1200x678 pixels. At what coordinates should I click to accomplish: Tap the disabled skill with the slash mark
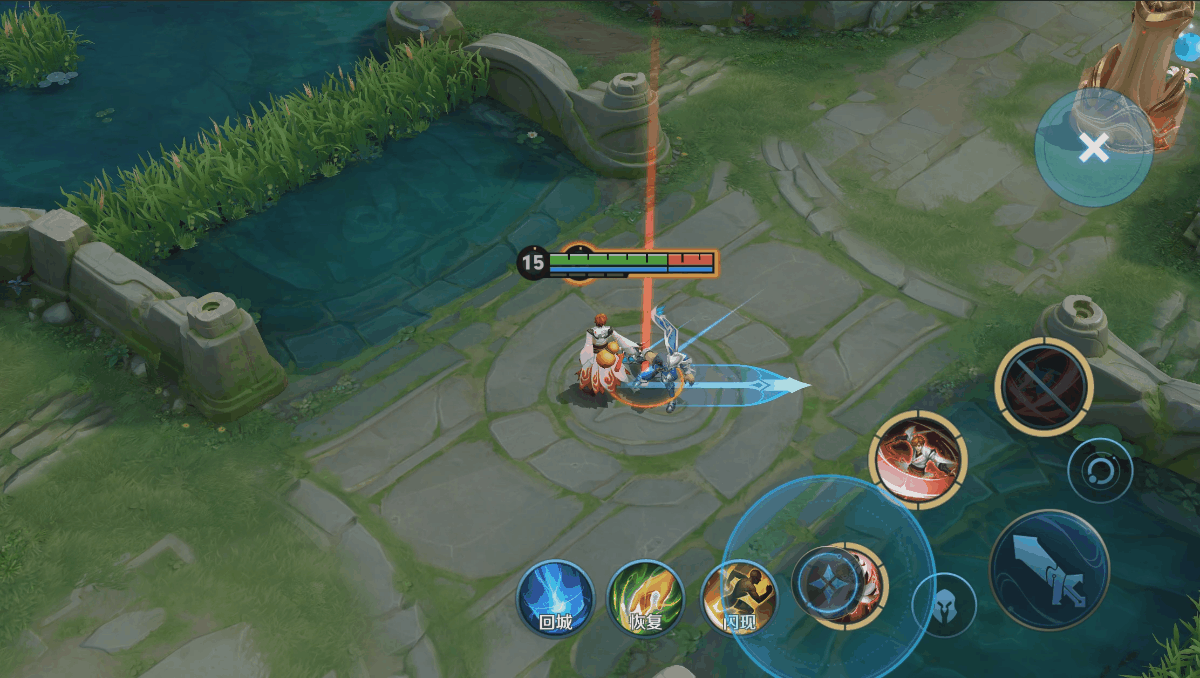point(1044,386)
